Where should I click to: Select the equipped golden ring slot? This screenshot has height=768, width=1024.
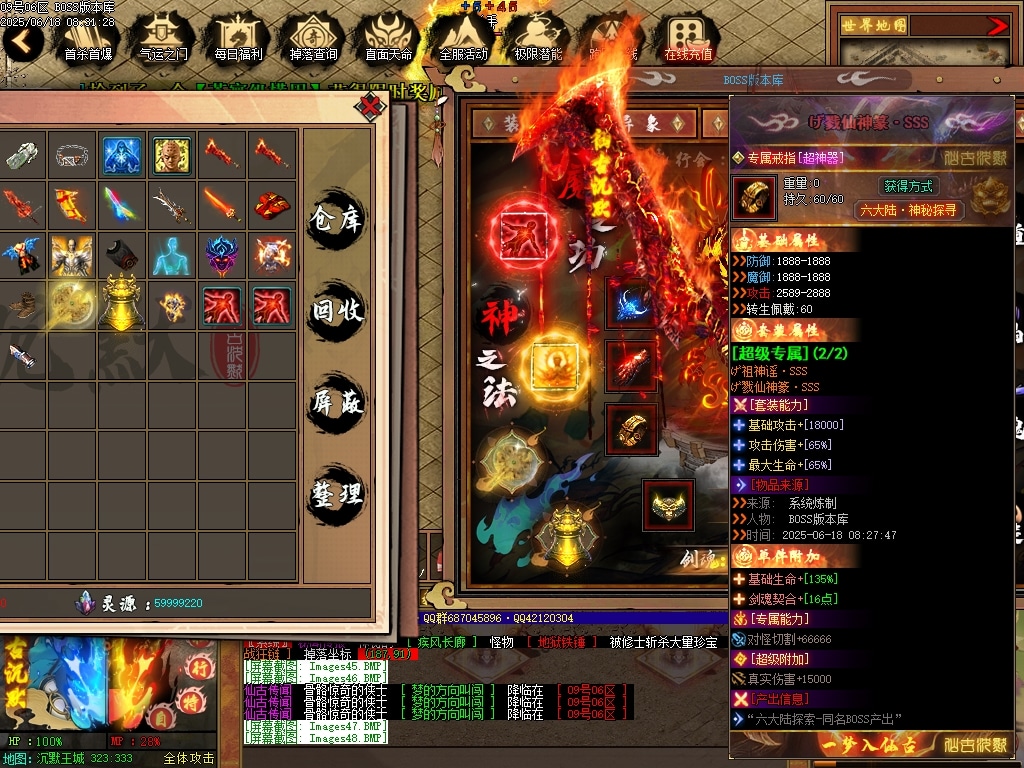tap(631, 428)
